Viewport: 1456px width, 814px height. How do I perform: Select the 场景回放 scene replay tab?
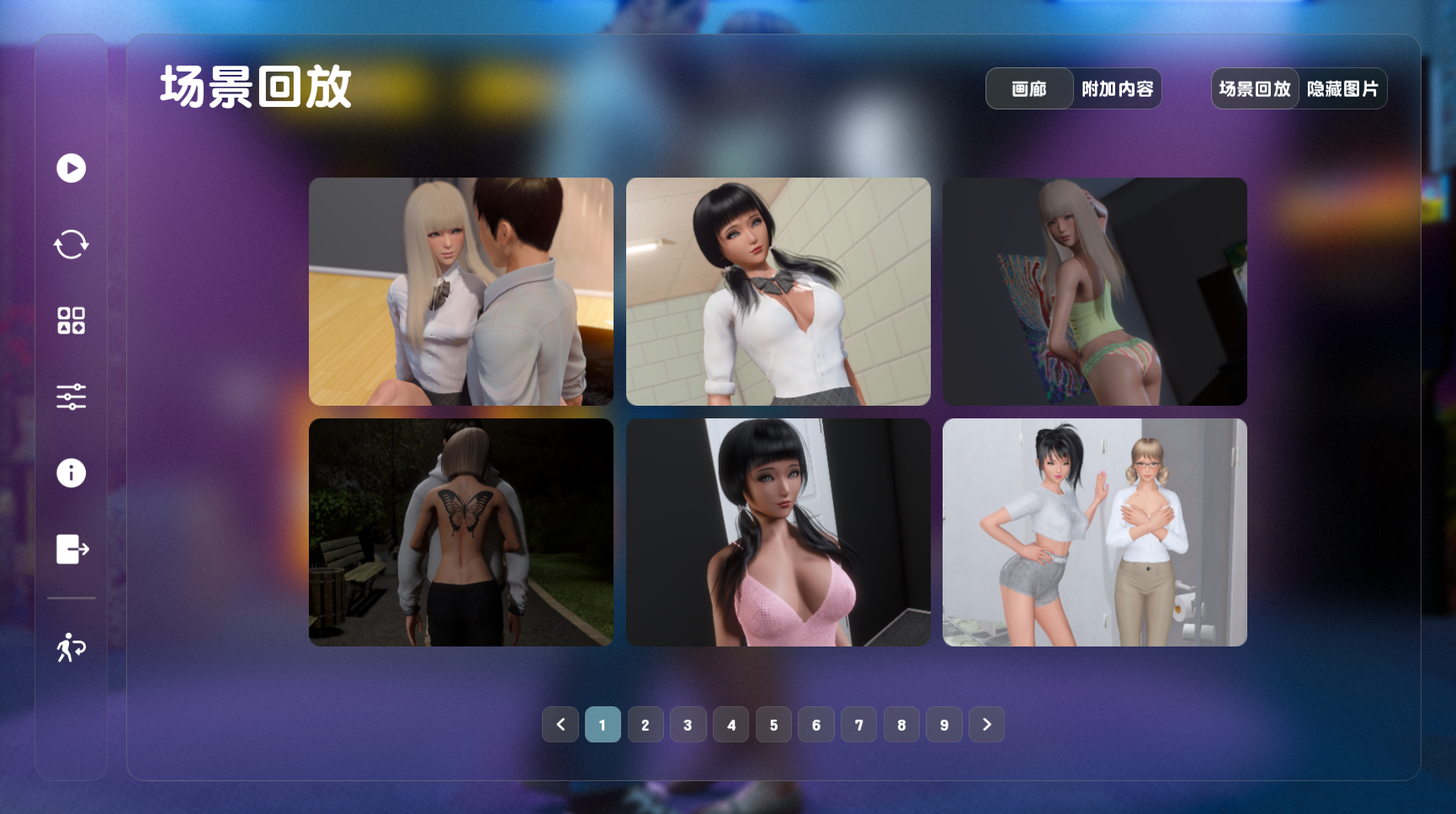(1254, 88)
